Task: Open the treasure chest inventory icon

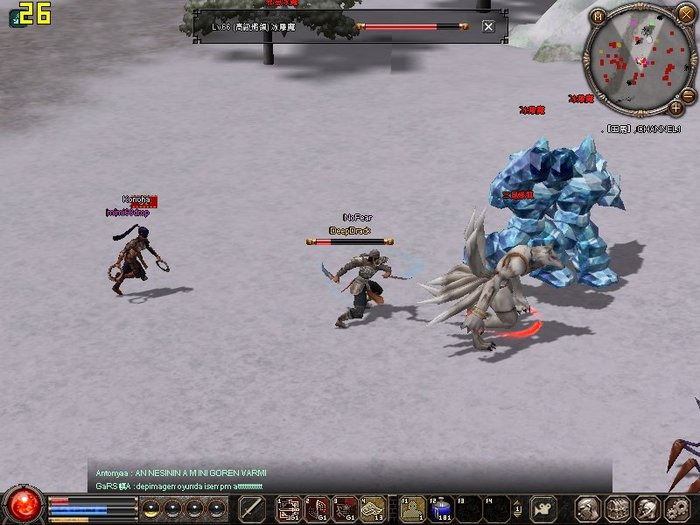Action: pyautogui.click(x=617, y=508)
